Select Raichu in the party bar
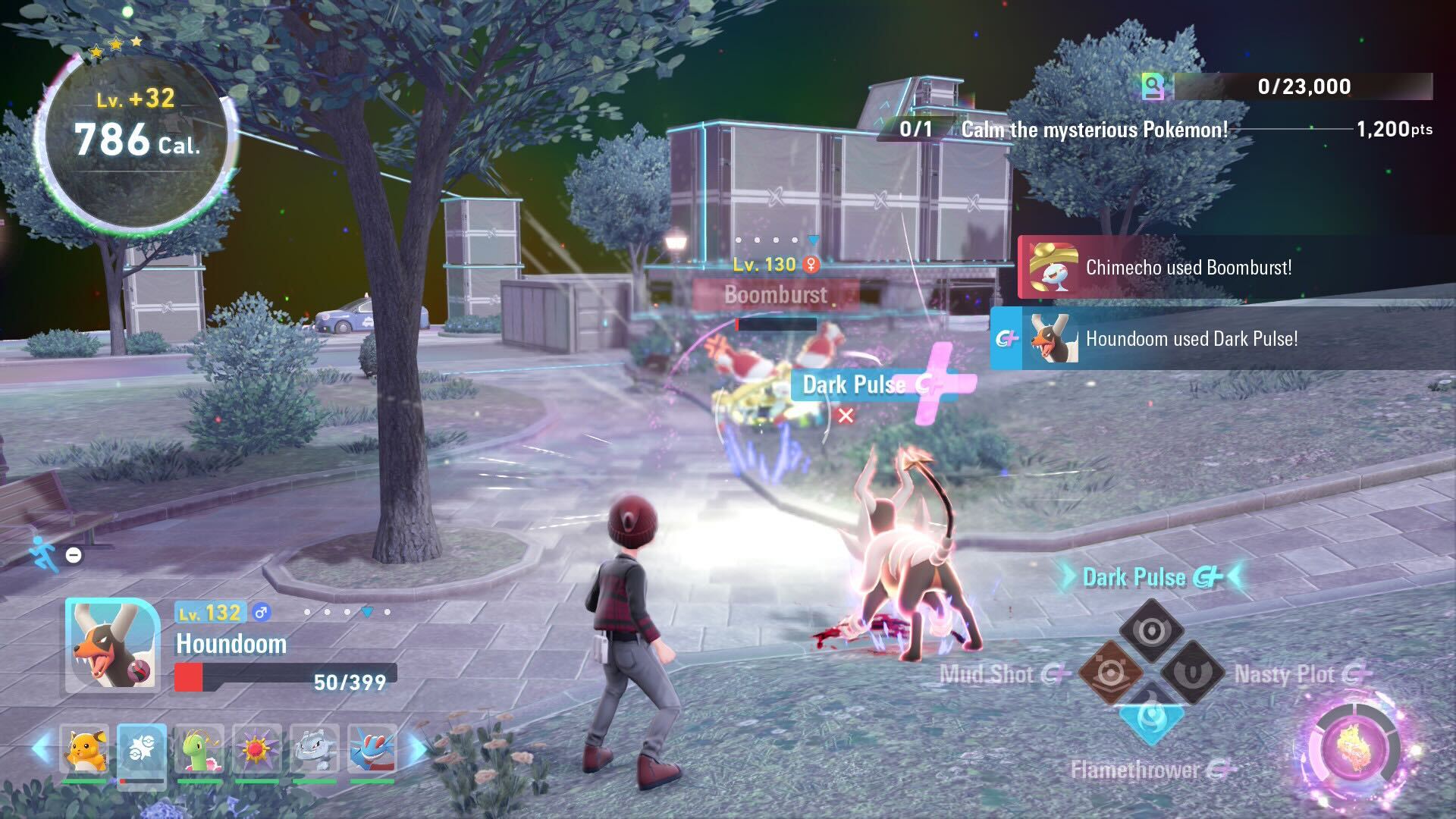 [x=84, y=749]
